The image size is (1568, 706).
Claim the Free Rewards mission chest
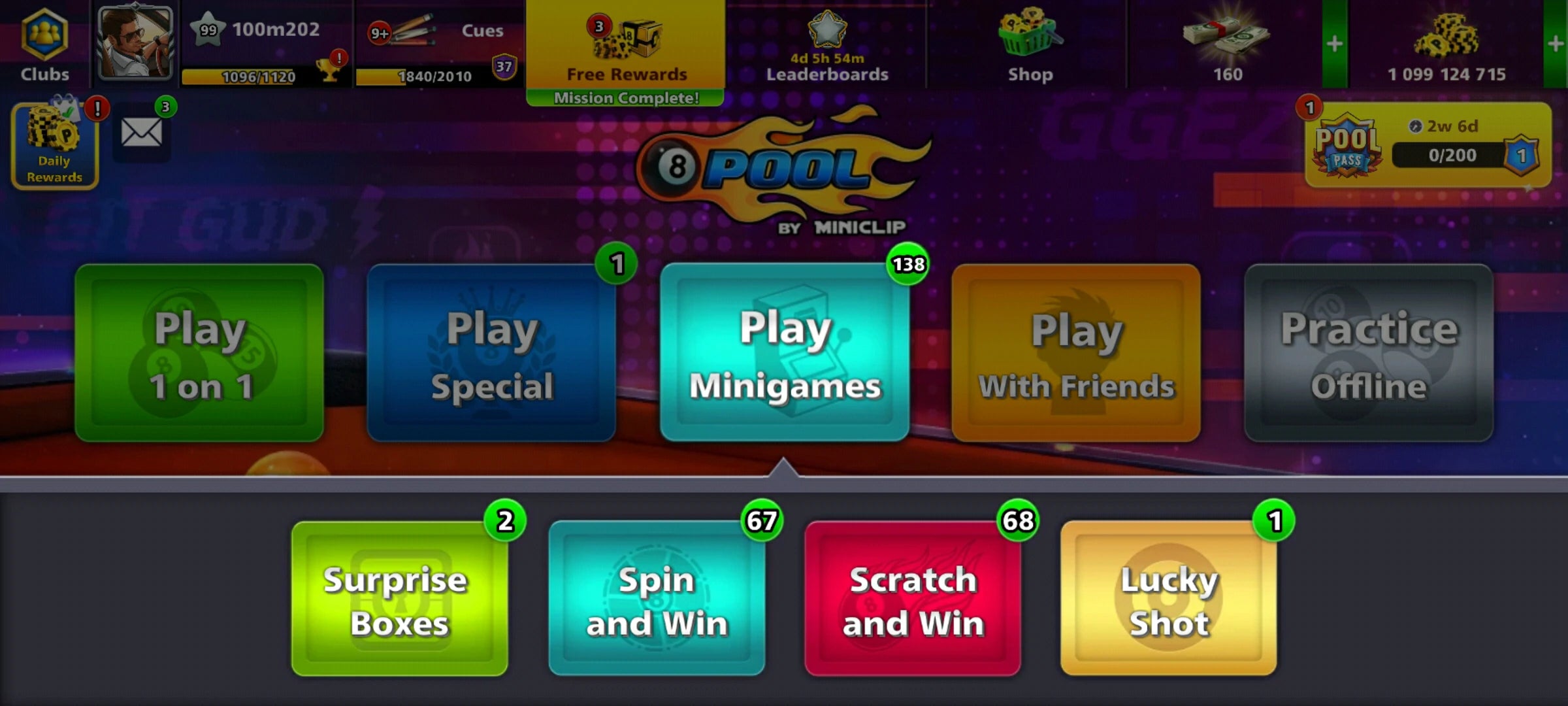coord(624,46)
